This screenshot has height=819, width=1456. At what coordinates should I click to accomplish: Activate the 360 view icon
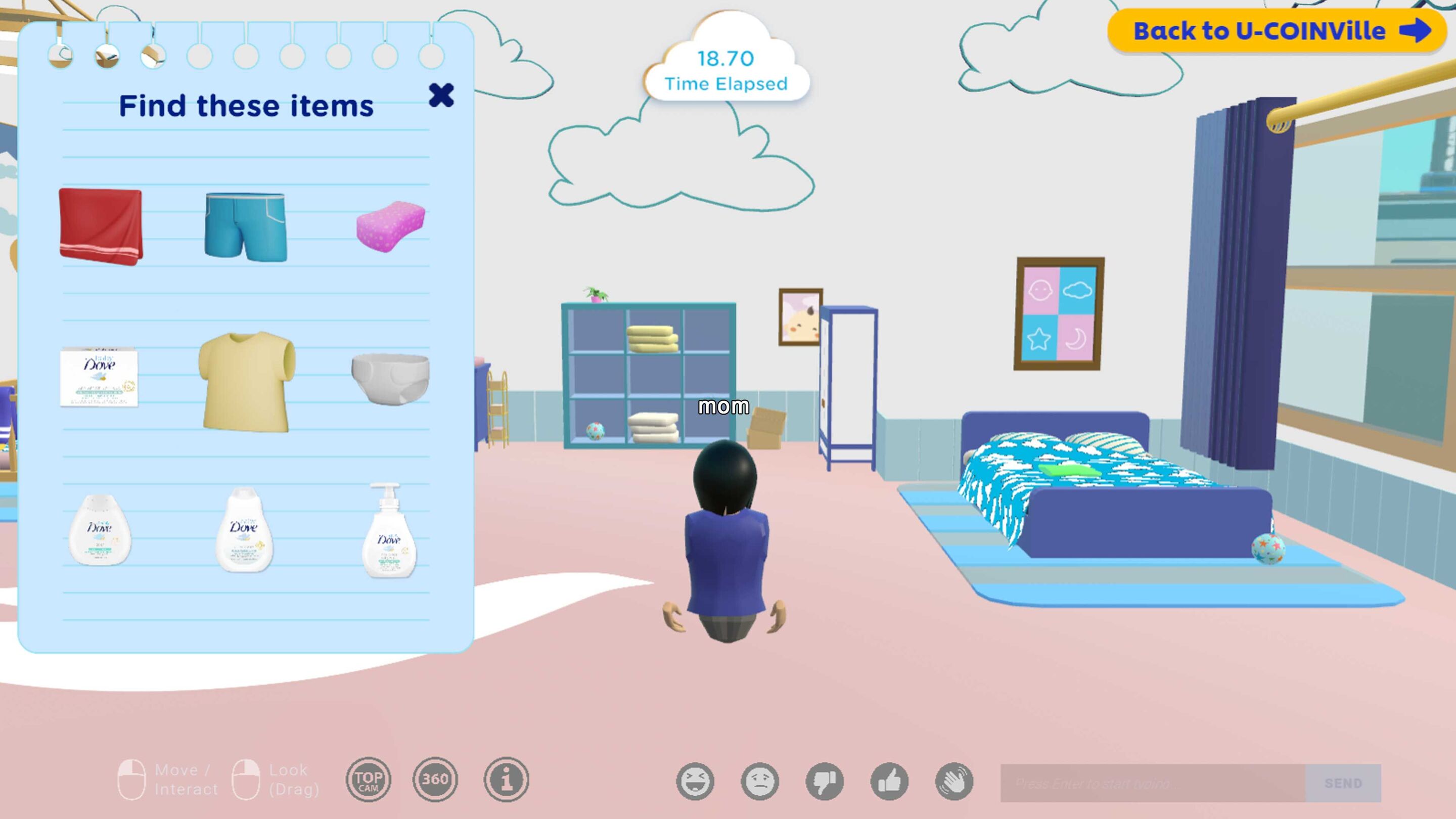tap(435, 781)
